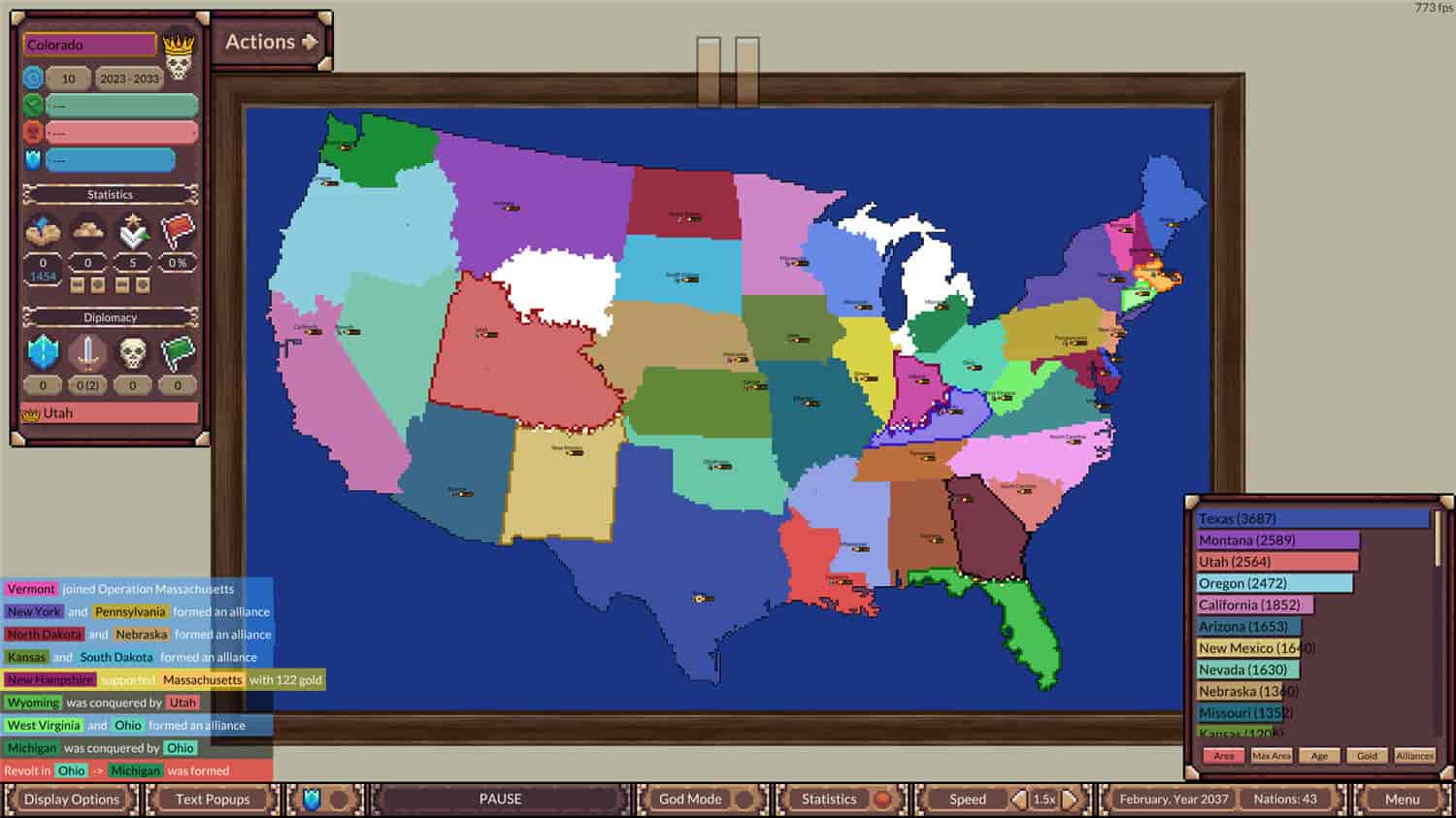Switch the leaderboard to the Gold tab
The width and height of the screenshot is (1456, 818).
(x=1367, y=756)
